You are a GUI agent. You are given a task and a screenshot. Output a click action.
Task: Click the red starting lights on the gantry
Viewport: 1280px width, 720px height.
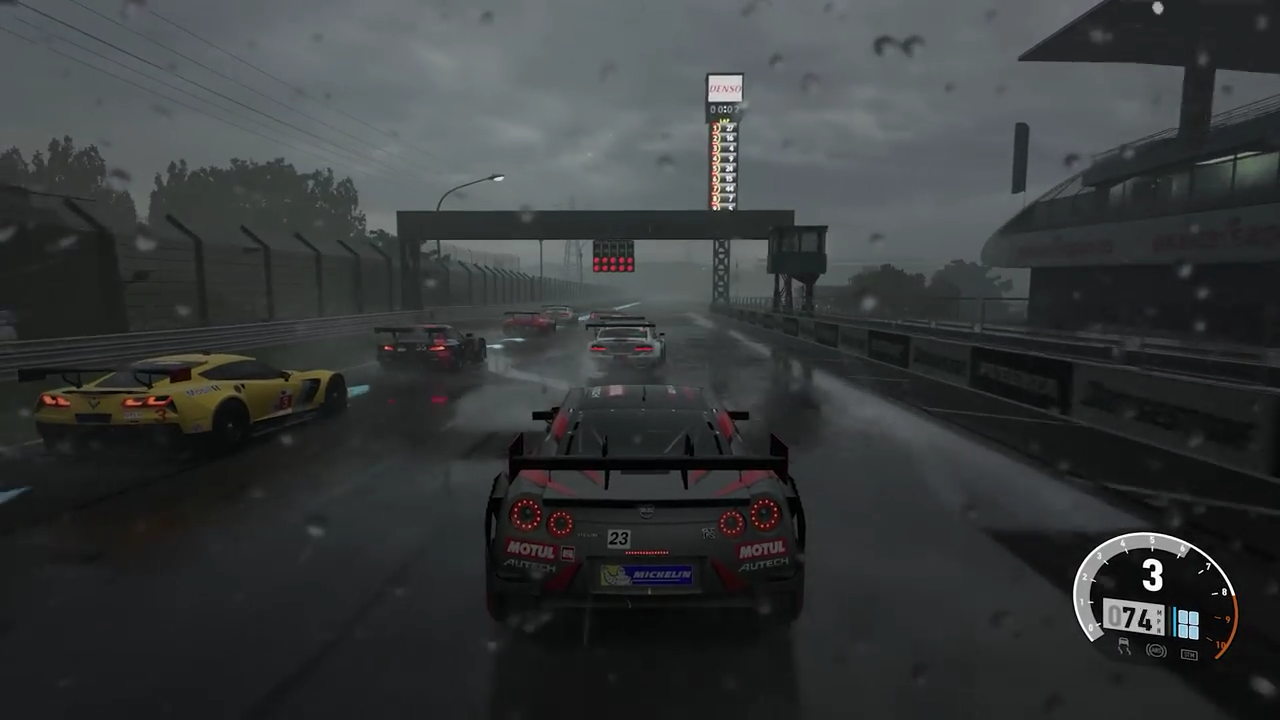tap(614, 263)
